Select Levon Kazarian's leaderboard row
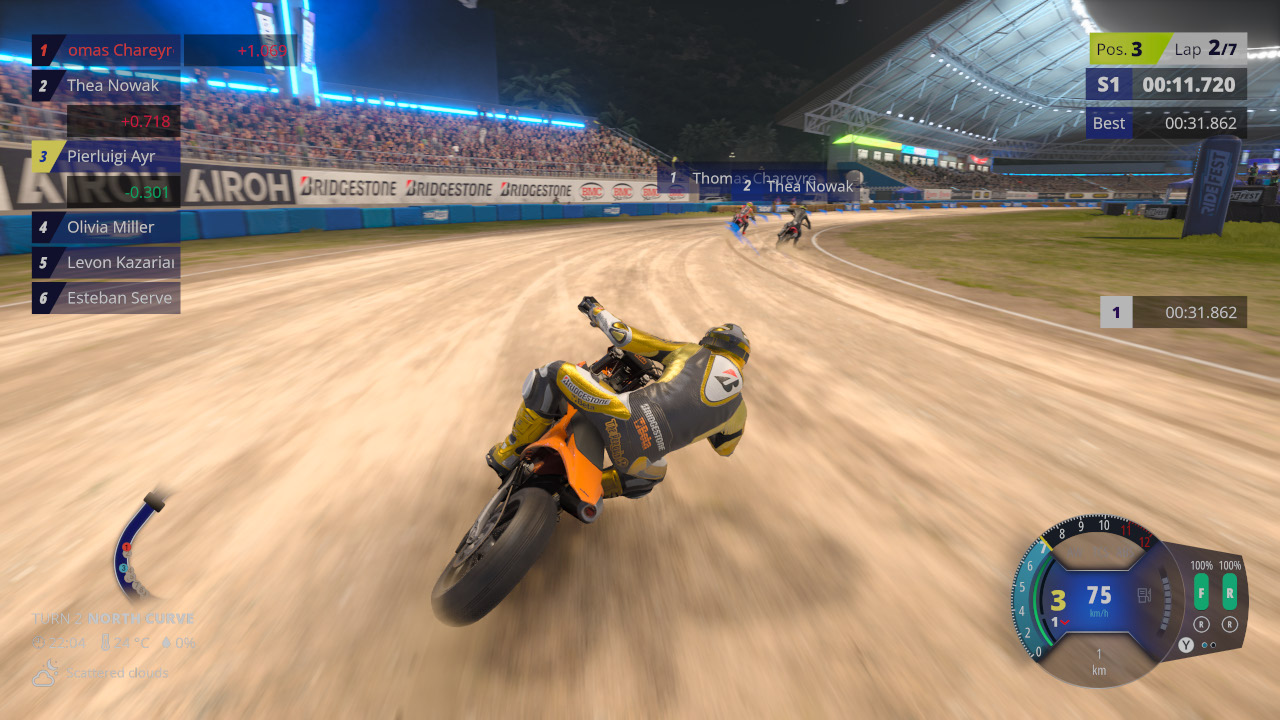 point(106,263)
